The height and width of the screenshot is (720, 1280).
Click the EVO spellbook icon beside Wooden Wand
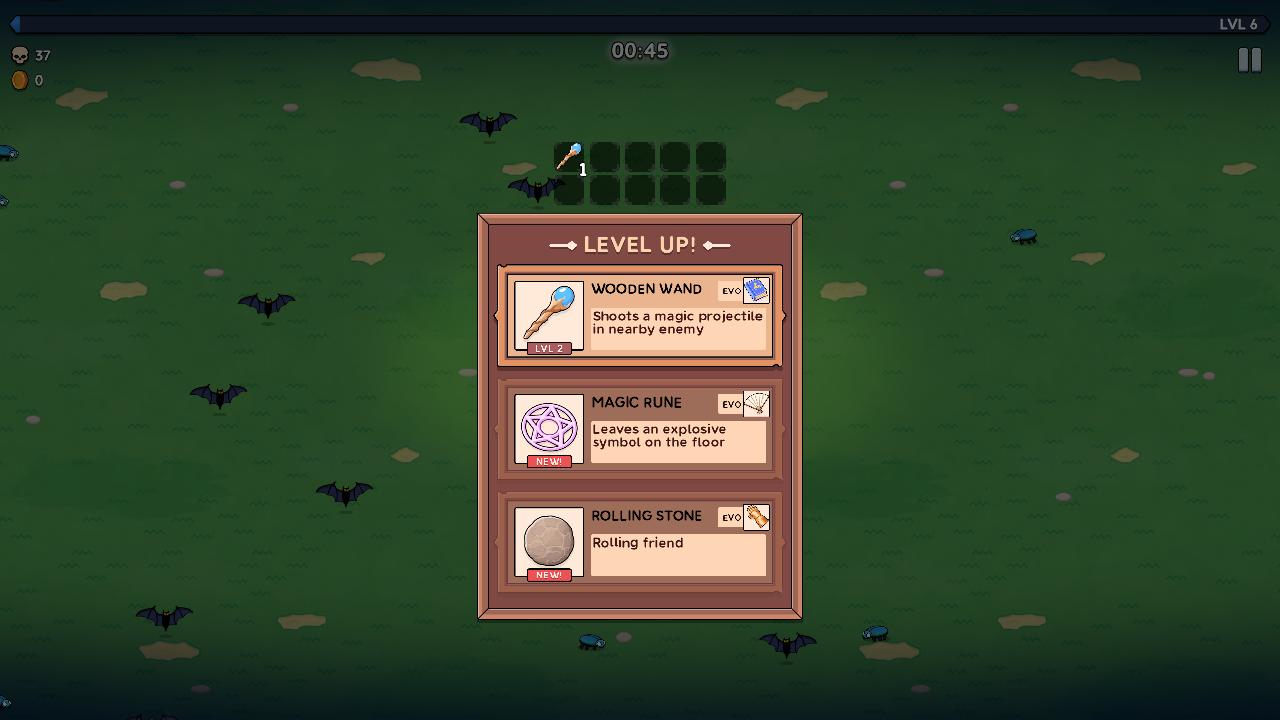pos(757,290)
